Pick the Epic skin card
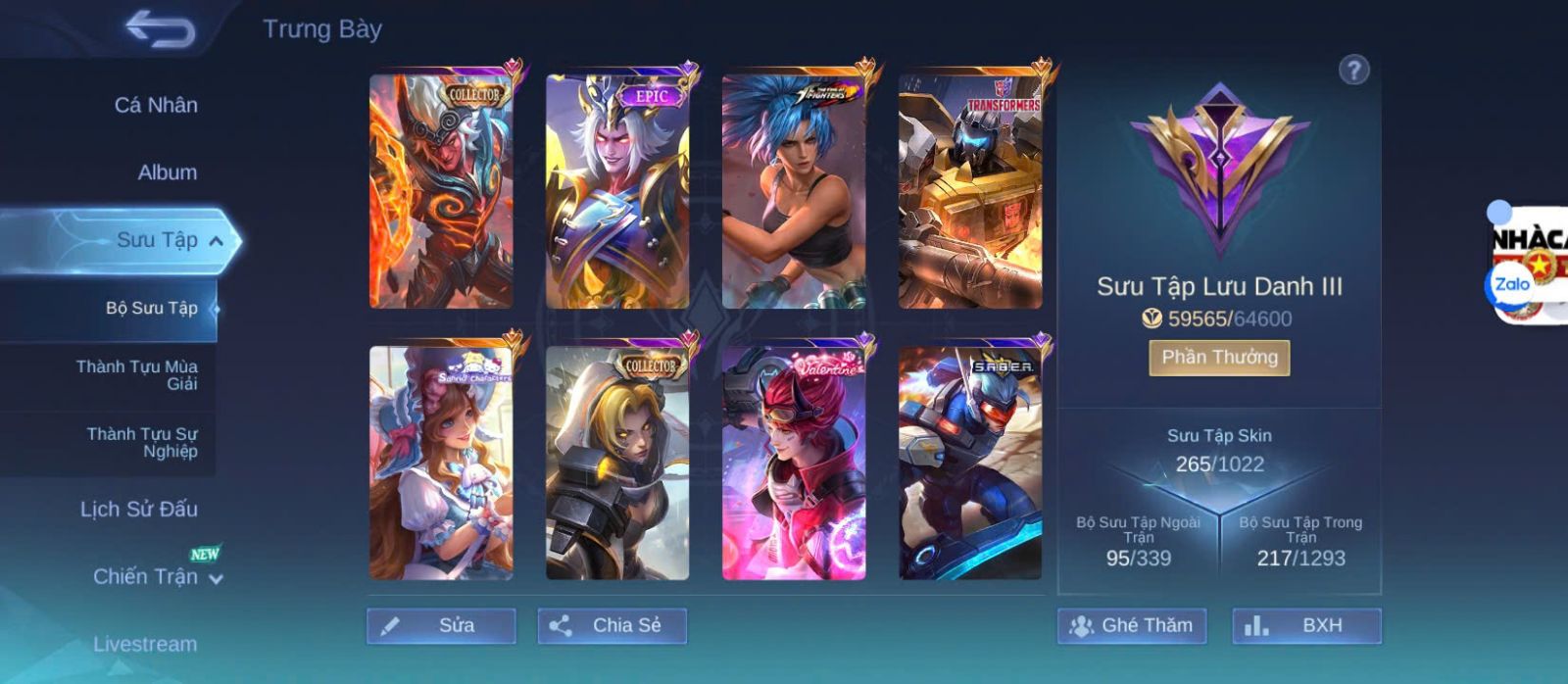Image resolution: width=1568 pixels, height=684 pixels. (x=617, y=191)
